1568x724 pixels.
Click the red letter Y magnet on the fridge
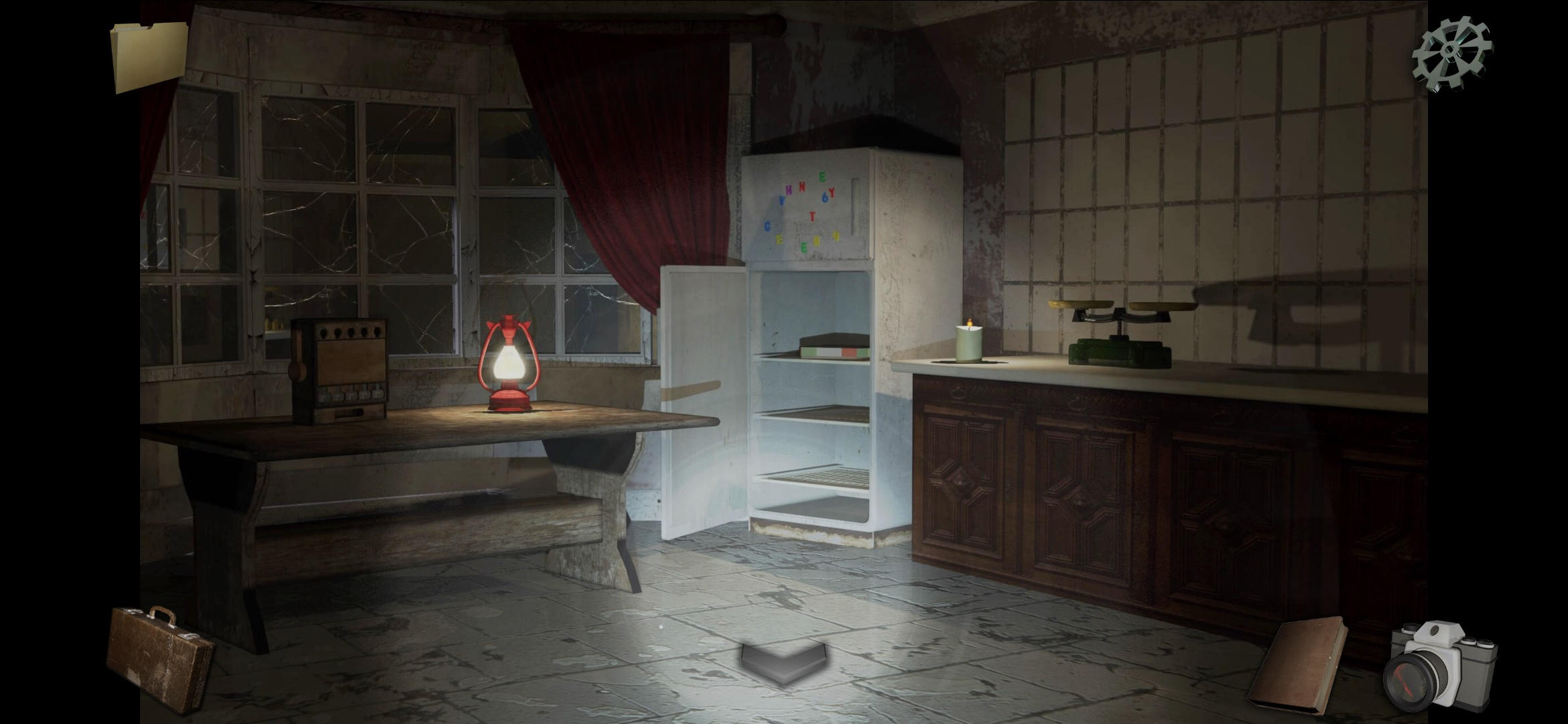(x=832, y=191)
